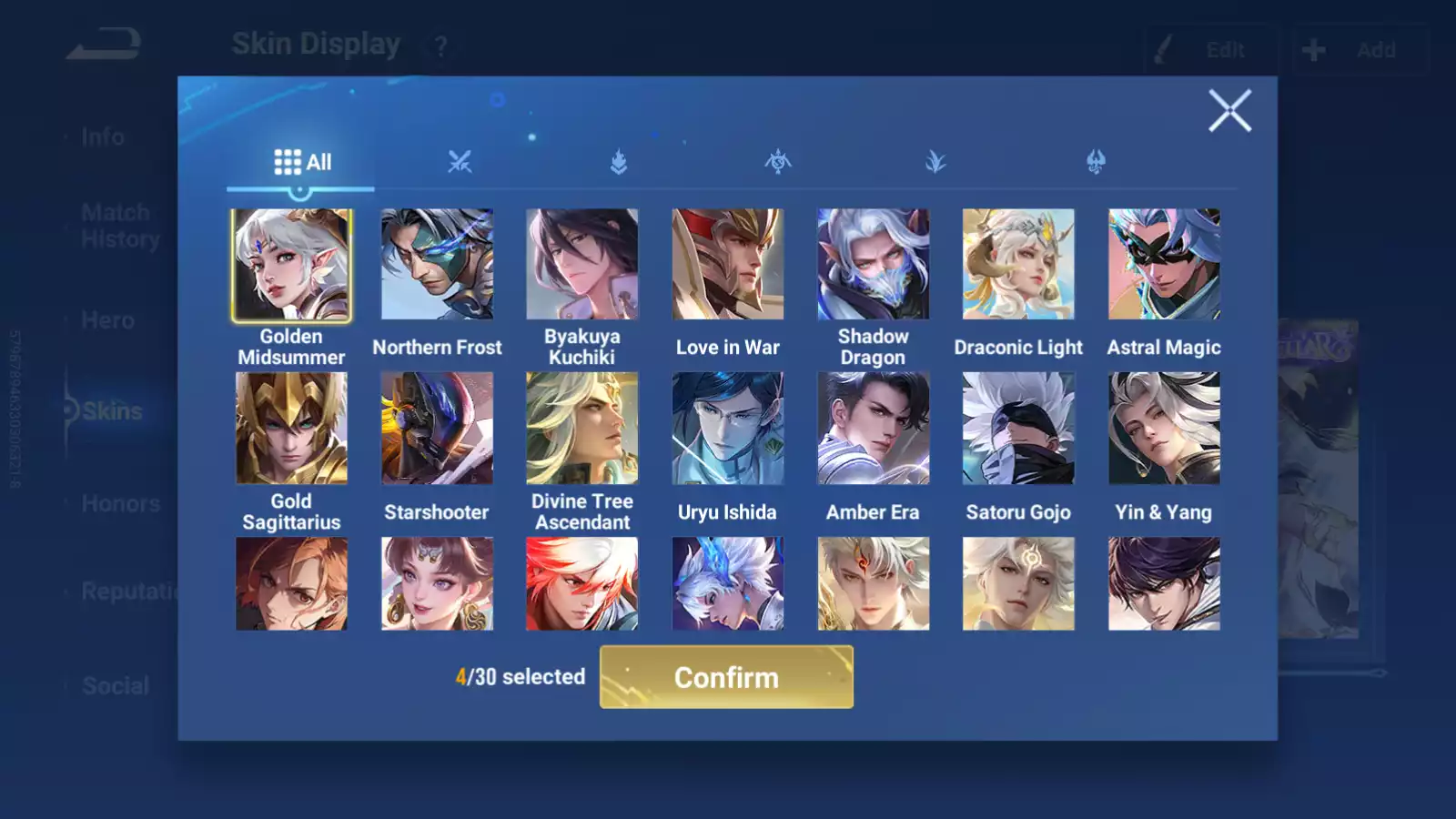Pick the Byakuya Kuchiki skin
Image resolution: width=1456 pixels, height=819 pixels.
582,265
